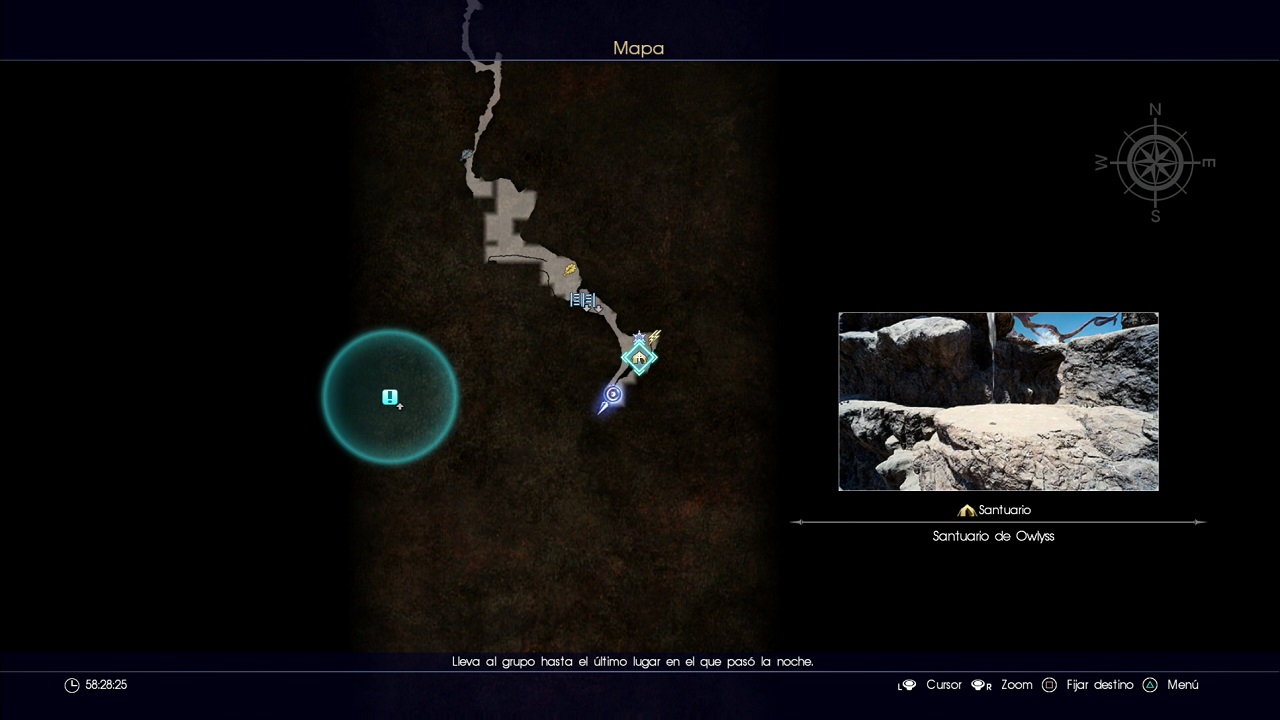Click the blue ladder markers on map
This screenshot has width=1280, height=720.
(x=583, y=299)
